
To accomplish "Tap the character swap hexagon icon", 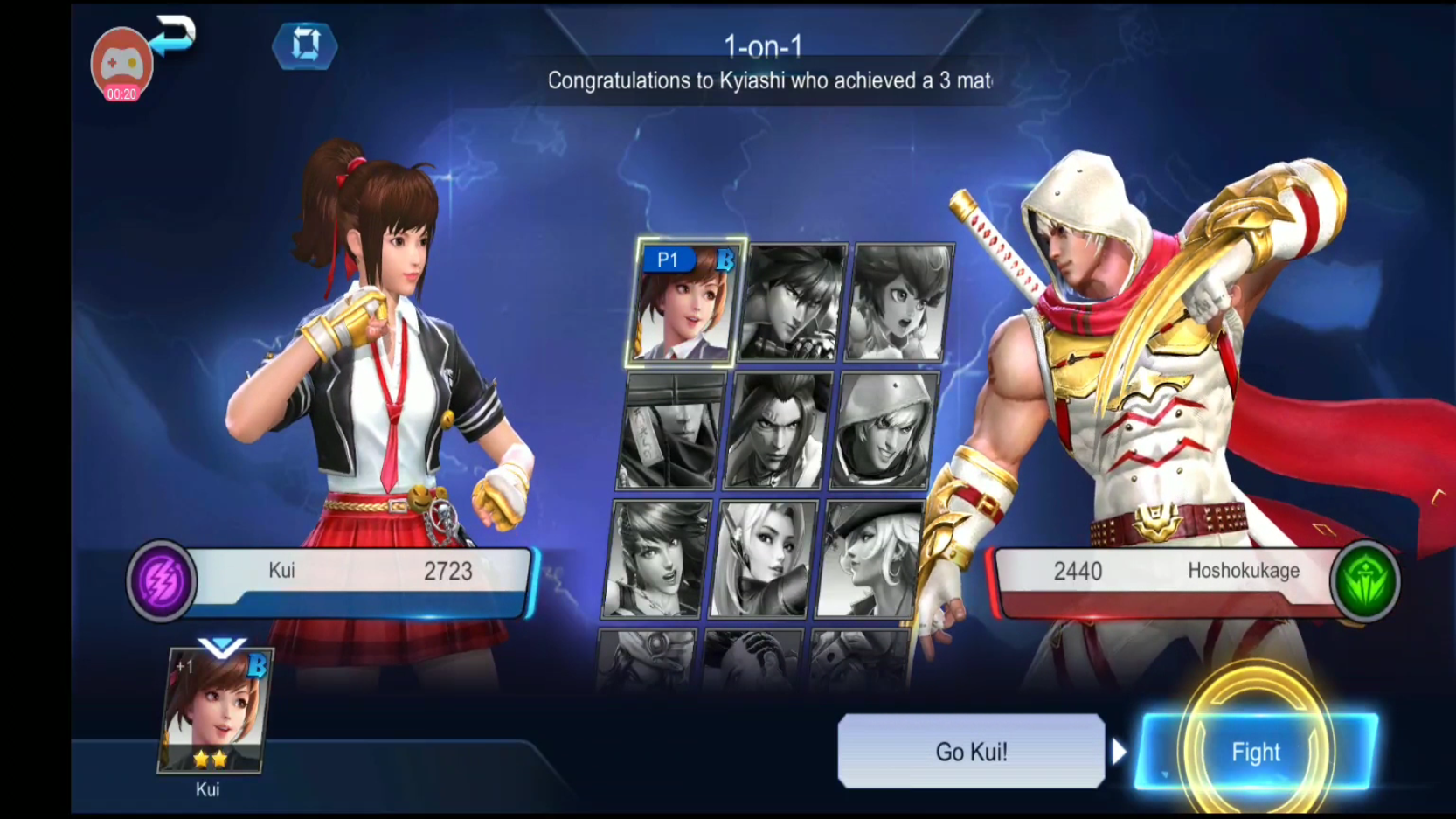I will tap(304, 47).
